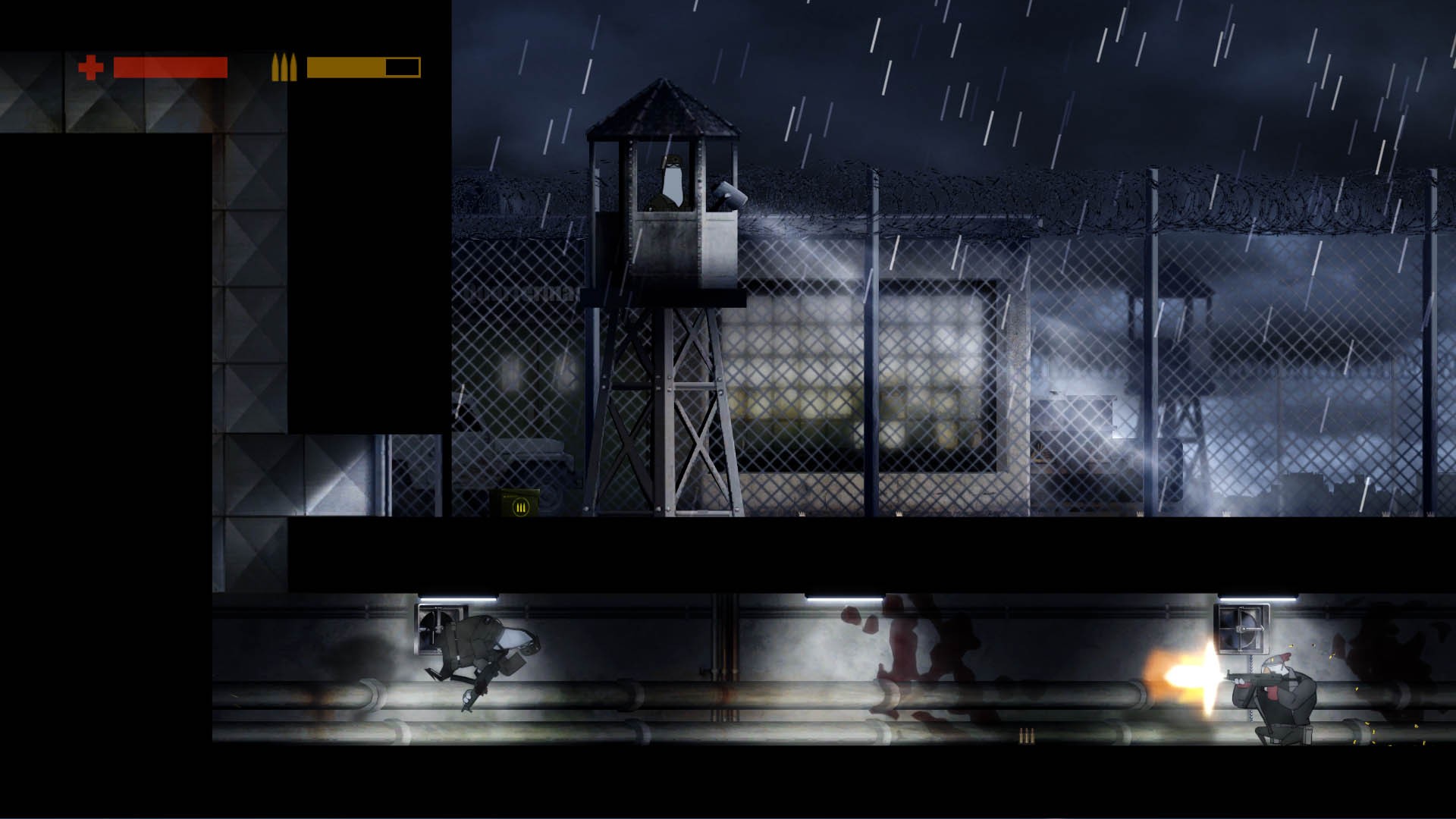
Task: Click the red health cross icon
Action: [x=89, y=67]
